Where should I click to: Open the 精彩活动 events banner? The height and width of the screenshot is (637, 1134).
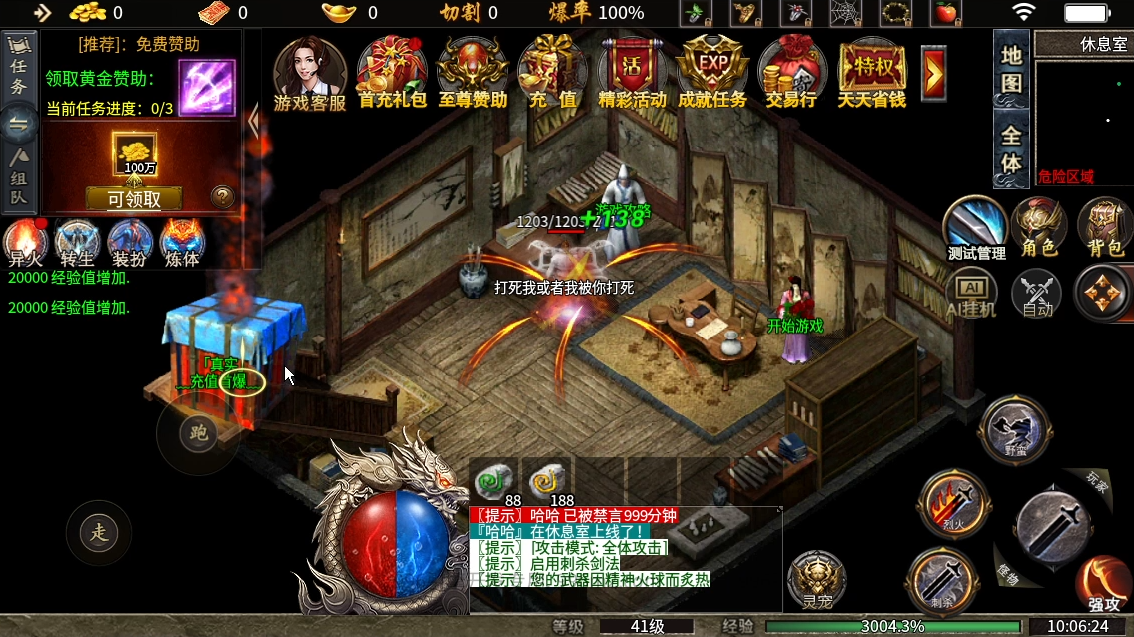[632, 70]
